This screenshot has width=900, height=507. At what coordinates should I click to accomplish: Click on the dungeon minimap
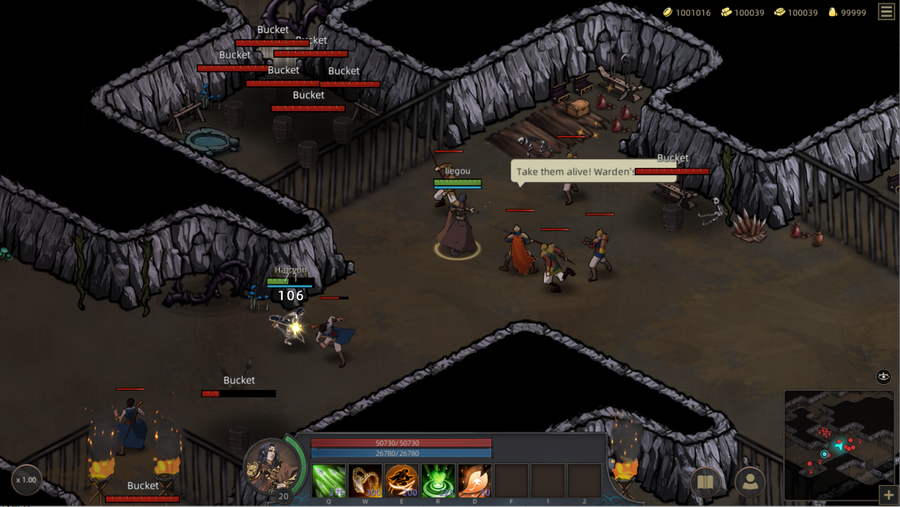coord(838,442)
